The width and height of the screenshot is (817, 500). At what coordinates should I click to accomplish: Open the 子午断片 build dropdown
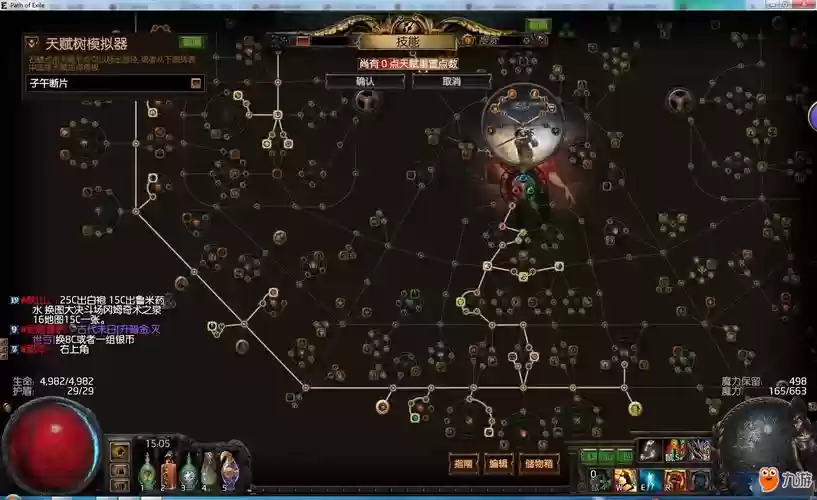196,83
